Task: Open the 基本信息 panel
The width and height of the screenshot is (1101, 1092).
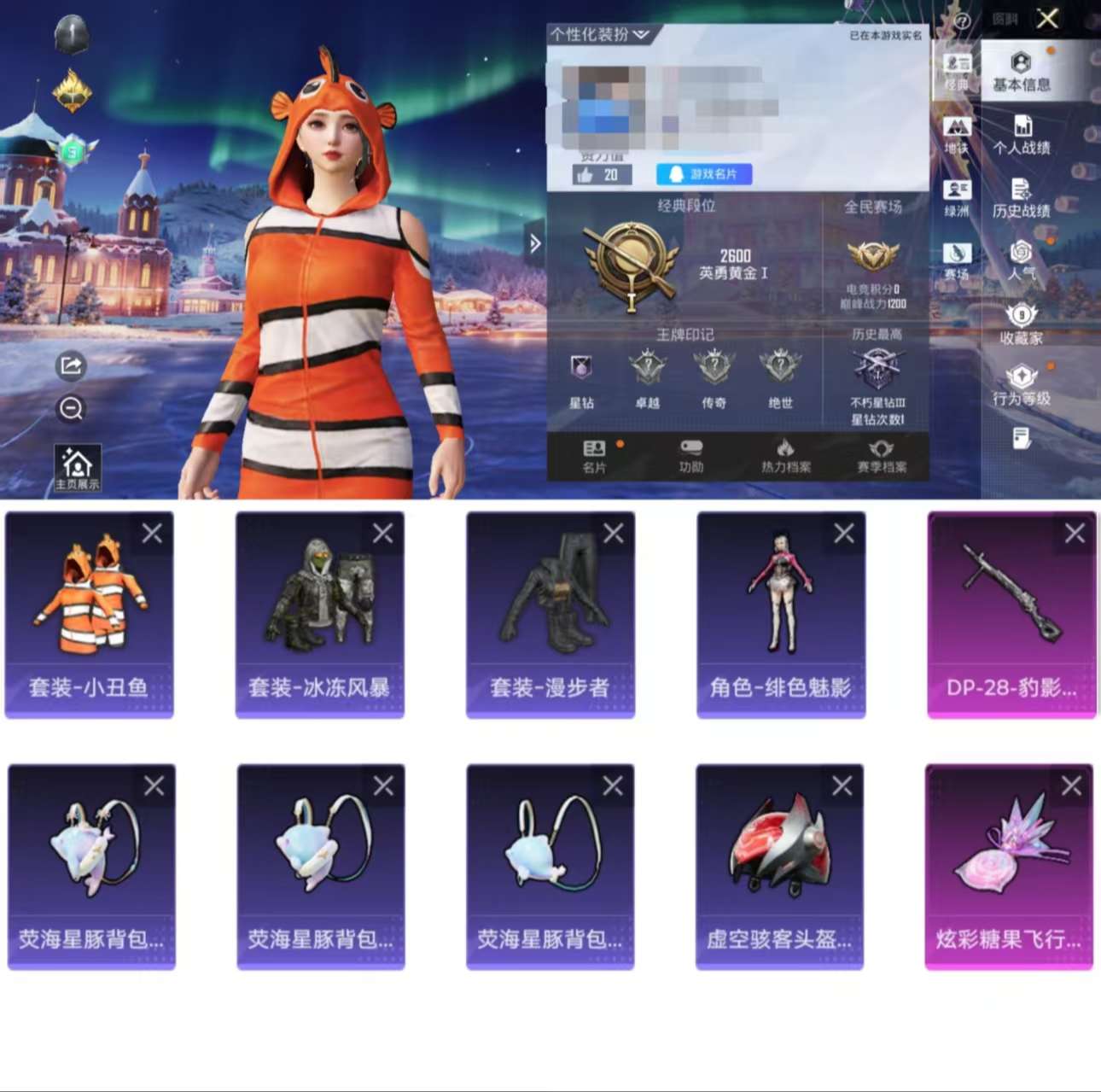Action: coord(1021,73)
